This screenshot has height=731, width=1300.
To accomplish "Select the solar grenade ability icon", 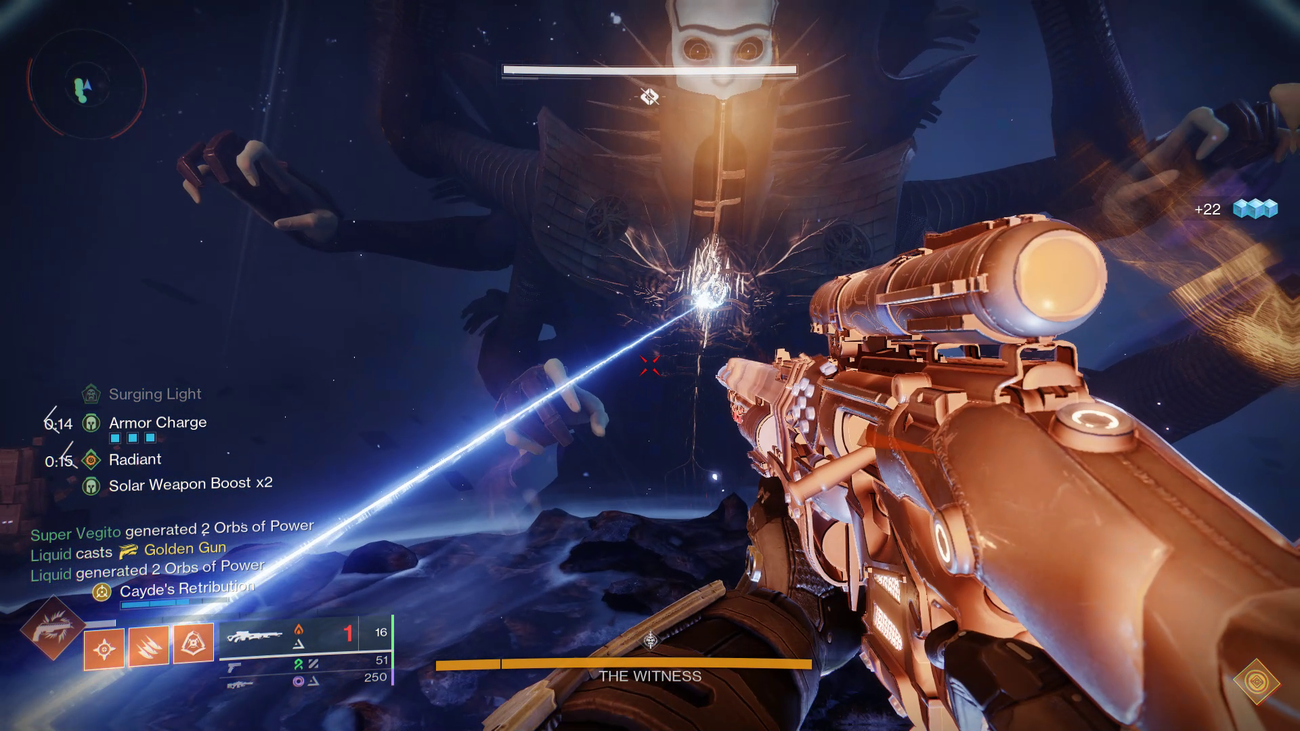I will [193, 644].
